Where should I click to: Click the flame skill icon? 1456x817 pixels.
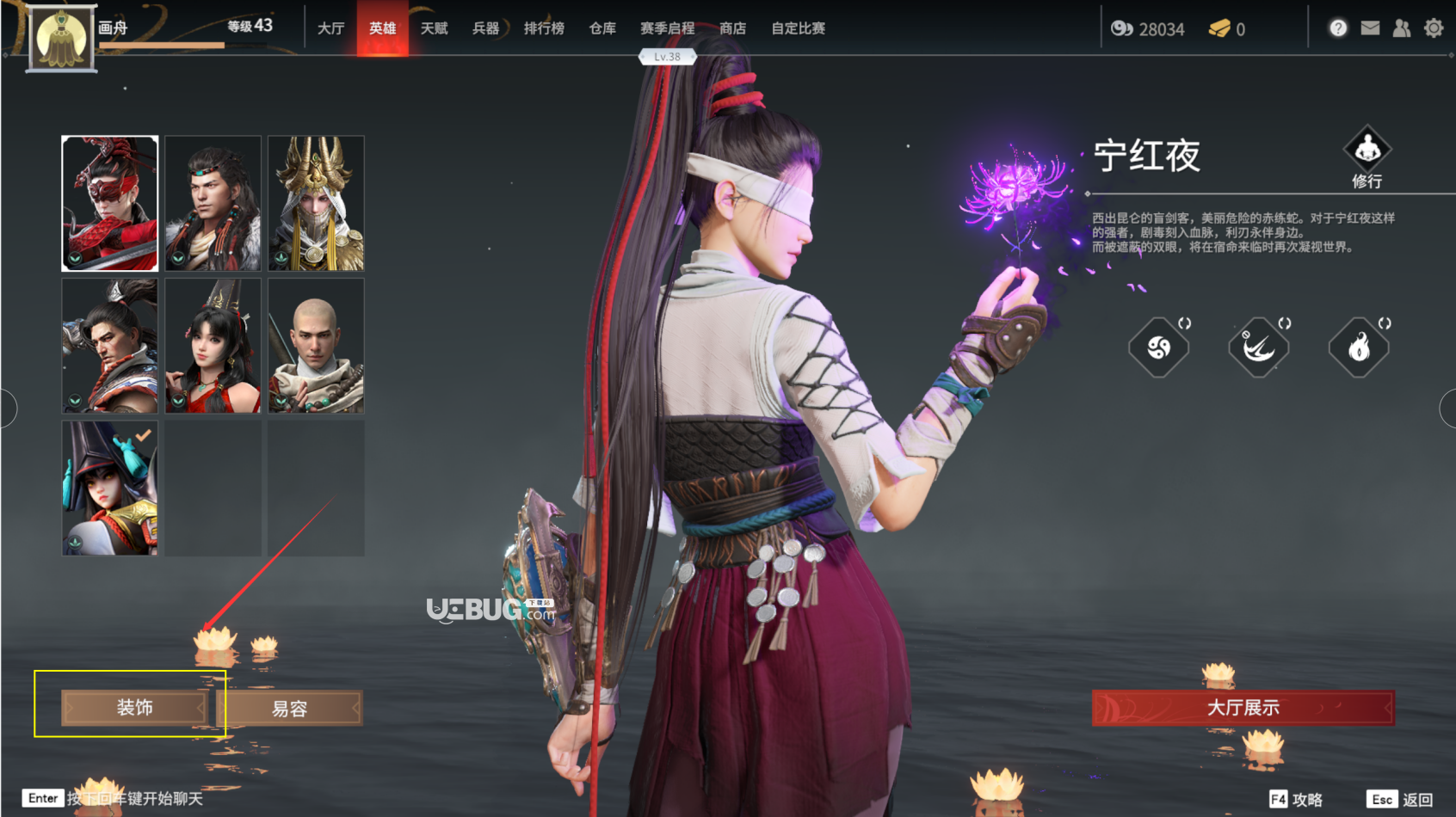(1359, 346)
